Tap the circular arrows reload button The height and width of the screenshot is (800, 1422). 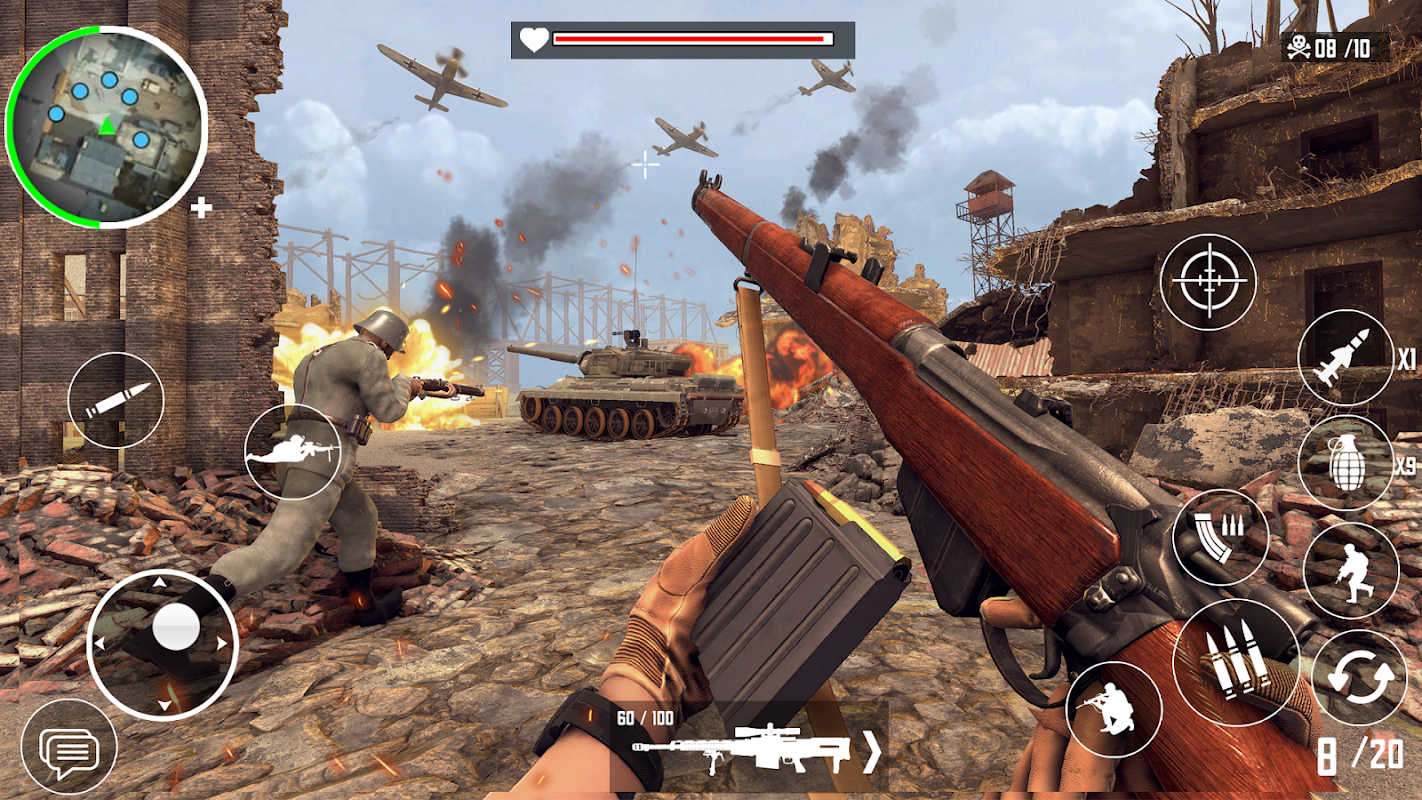[x=1359, y=677]
